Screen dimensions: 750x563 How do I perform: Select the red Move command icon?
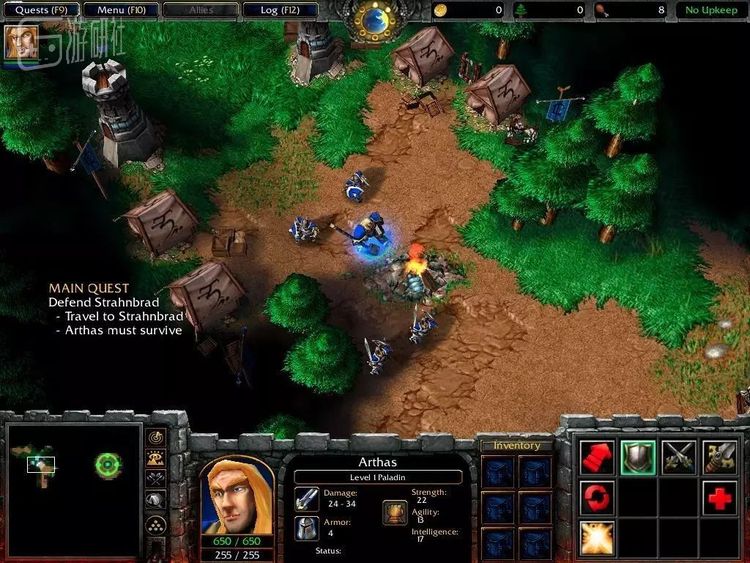click(597, 457)
